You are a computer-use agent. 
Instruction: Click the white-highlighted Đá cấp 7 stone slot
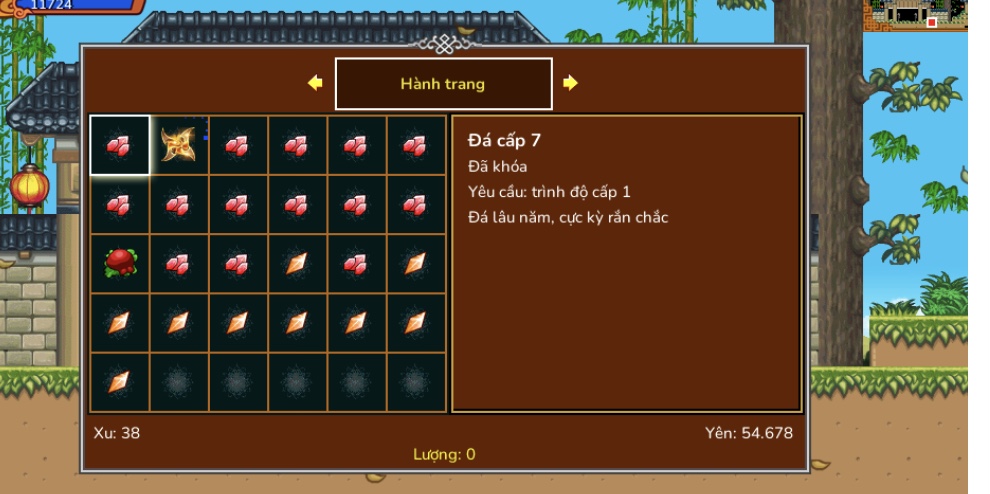[120, 146]
